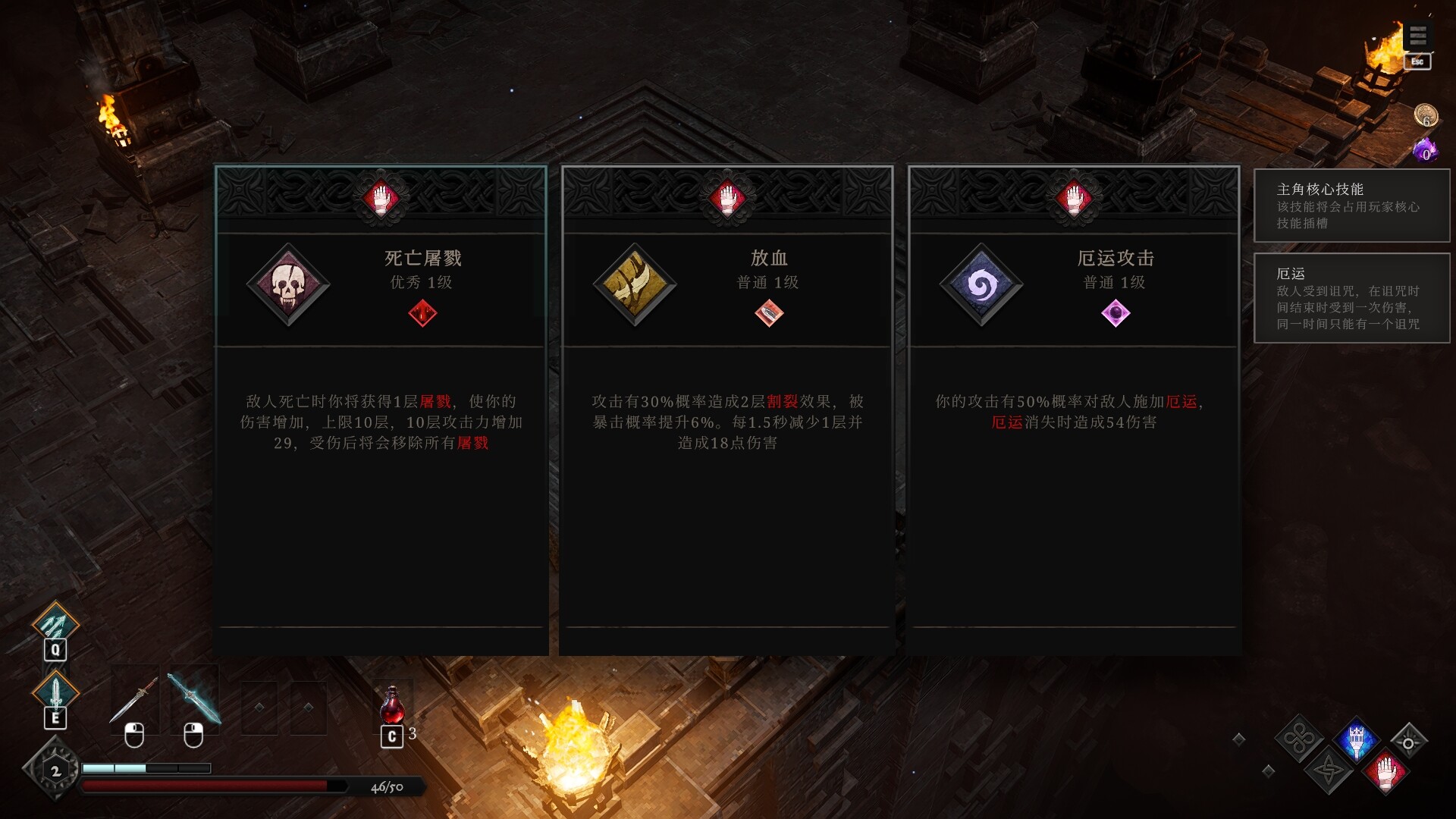Click the skull icon of 死亡屠戮

pos(288,285)
